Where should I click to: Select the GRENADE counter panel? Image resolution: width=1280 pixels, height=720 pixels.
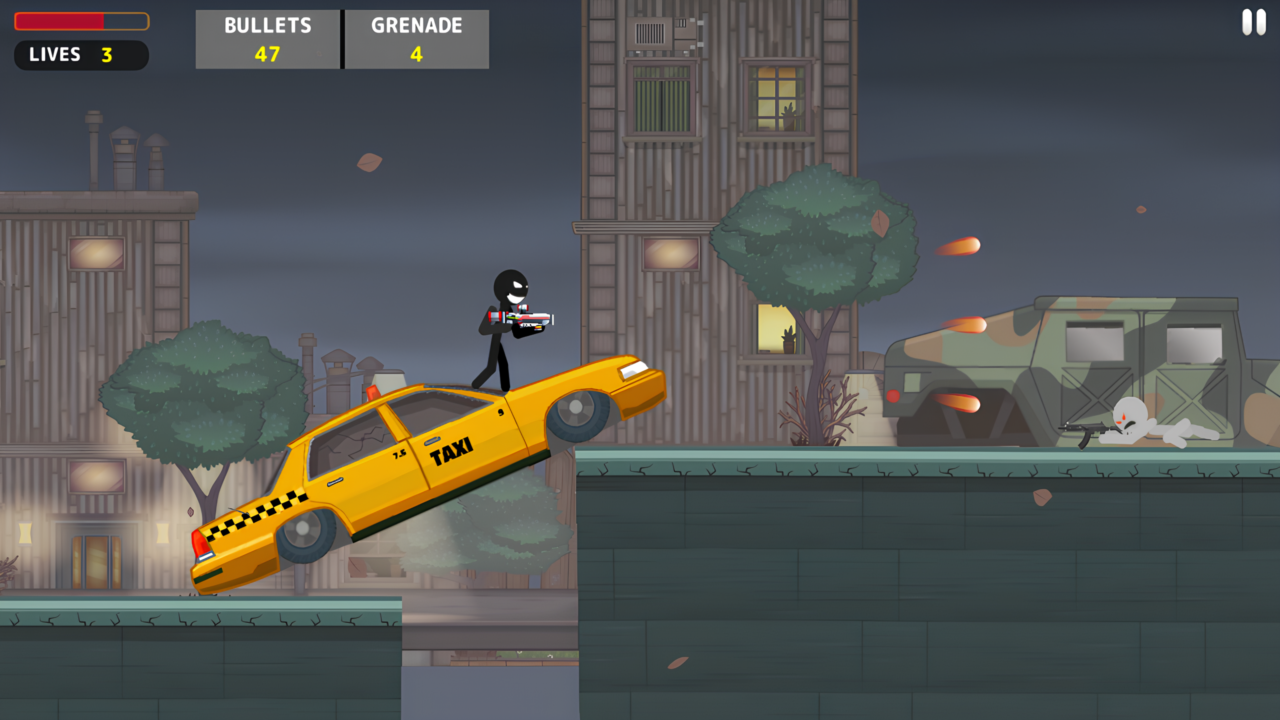point(417,39)
